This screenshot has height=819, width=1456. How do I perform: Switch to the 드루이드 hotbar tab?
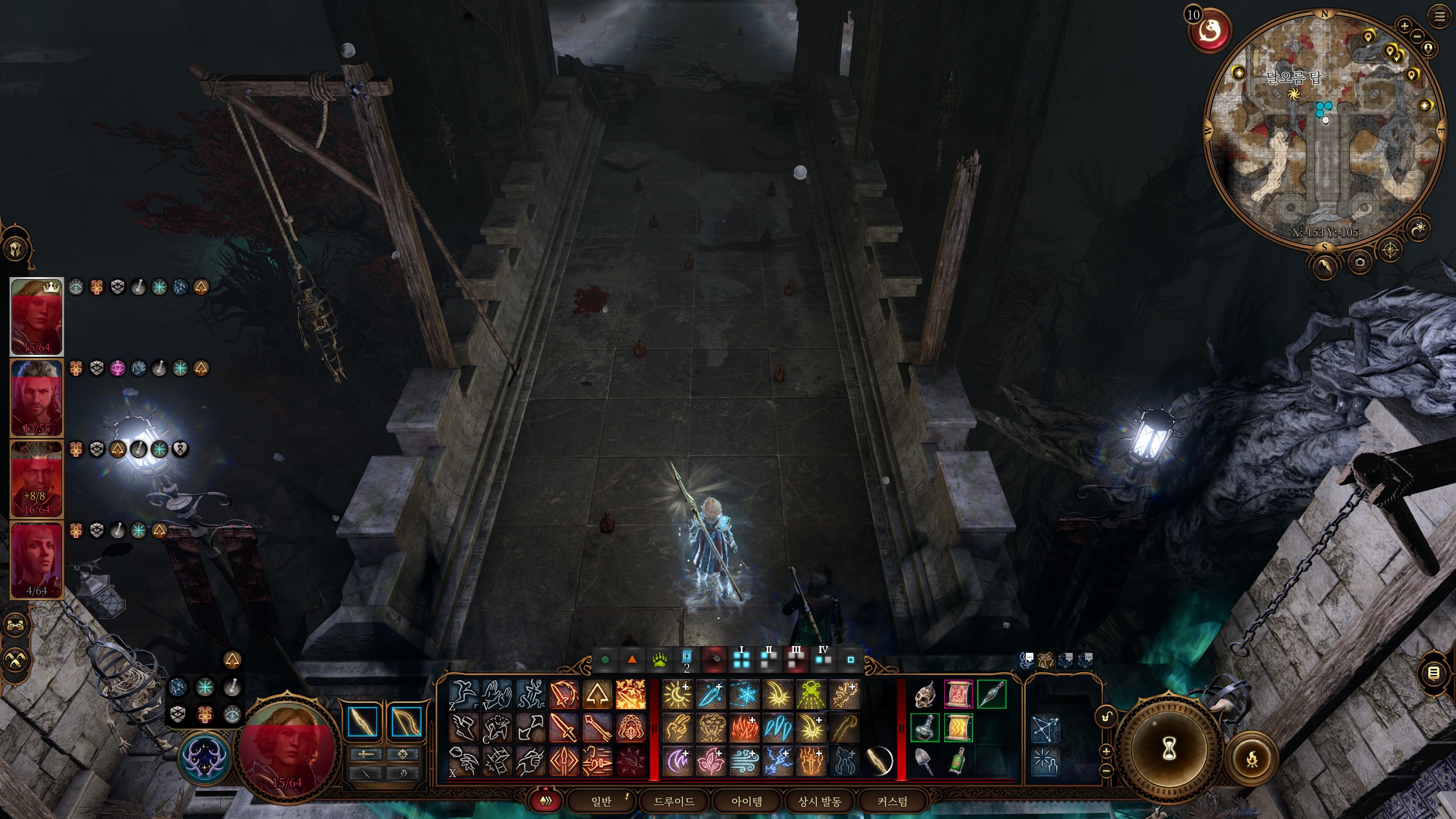pyautogui.click(x=674, y=801)
